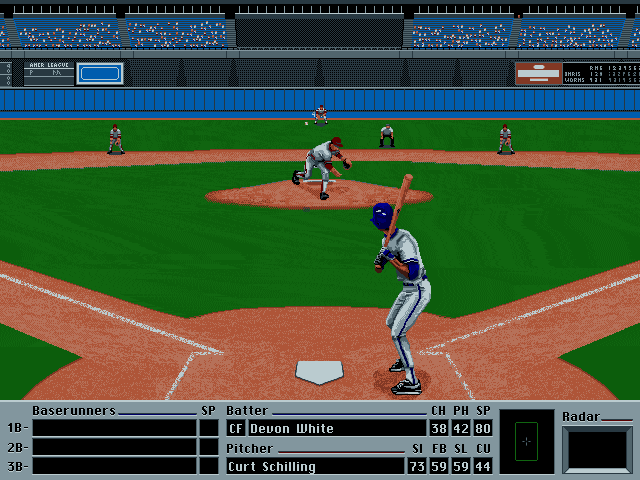The width and height of the screenshot is (640, 480).
Task: Click the Radar display panel
Action: [x=598, y=449]
